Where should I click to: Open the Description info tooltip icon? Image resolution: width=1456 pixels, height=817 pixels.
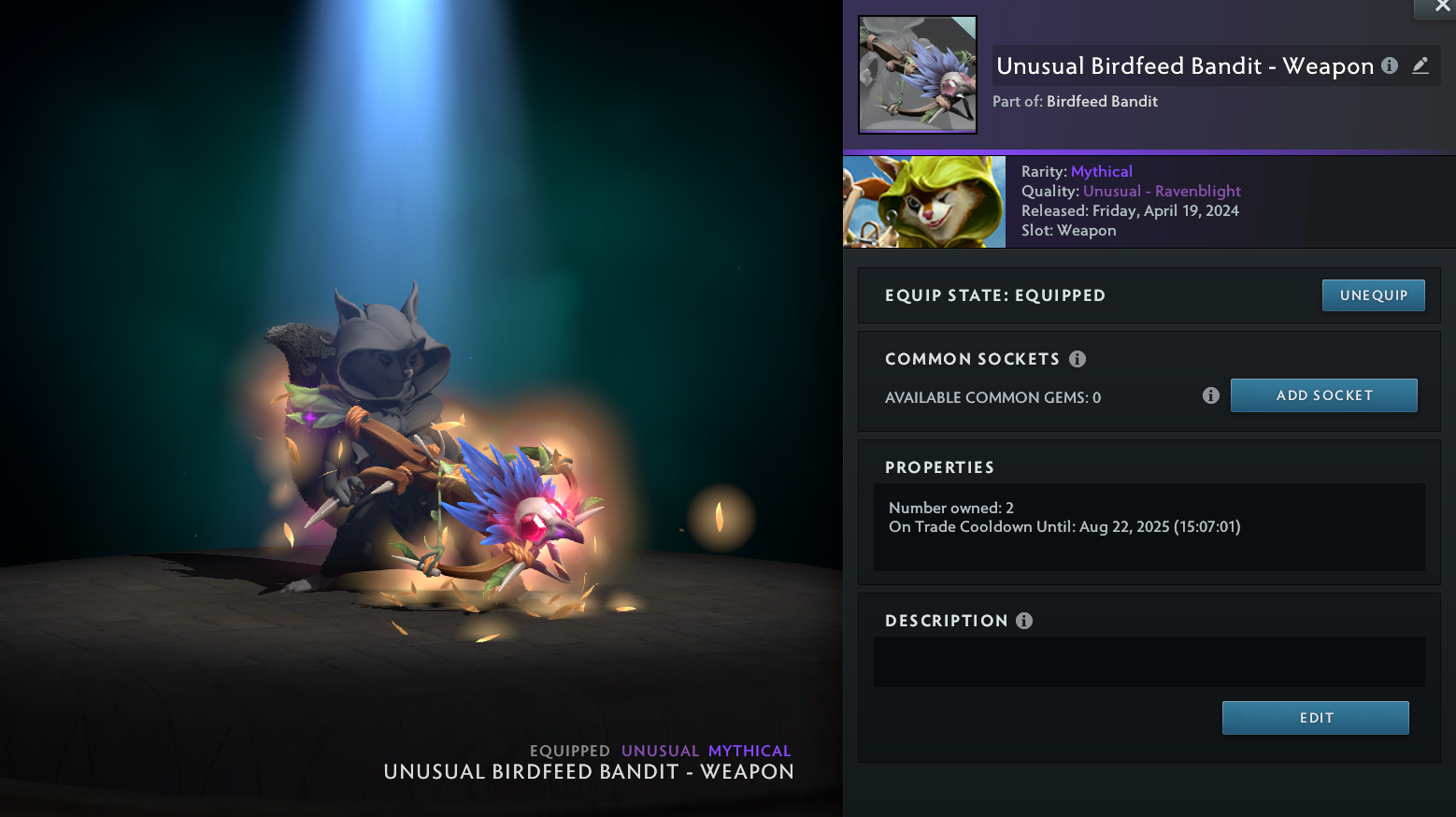point(1023,620)
